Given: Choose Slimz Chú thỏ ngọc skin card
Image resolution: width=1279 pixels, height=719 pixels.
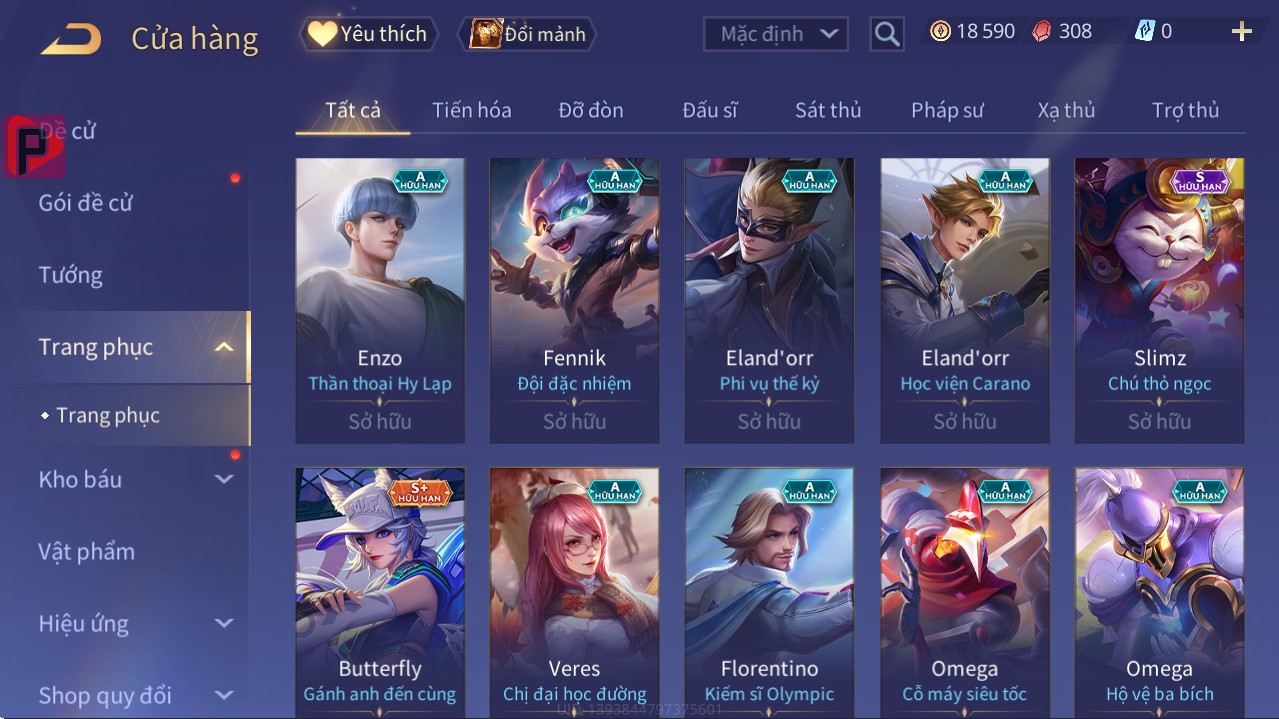Looking at the screenshot, I should [x=1159, y=300].
